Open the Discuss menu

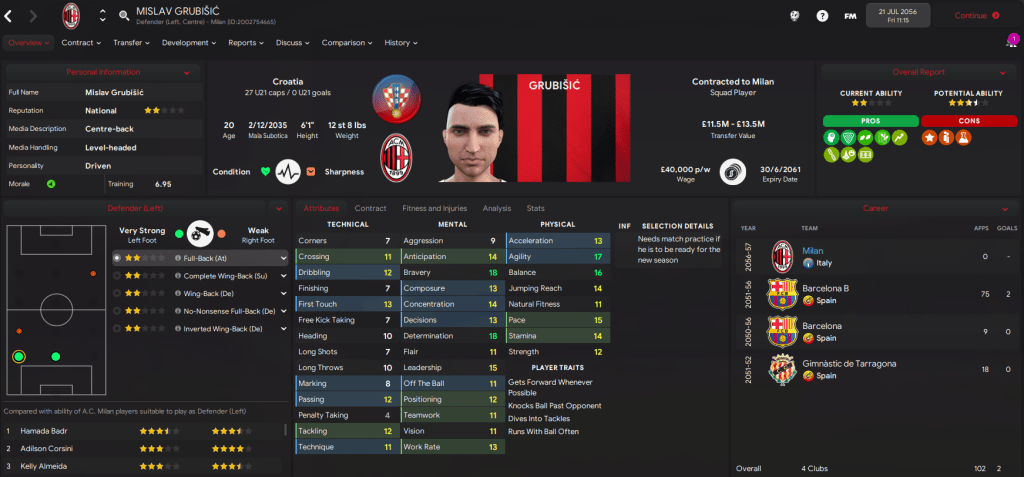(293, 43)
